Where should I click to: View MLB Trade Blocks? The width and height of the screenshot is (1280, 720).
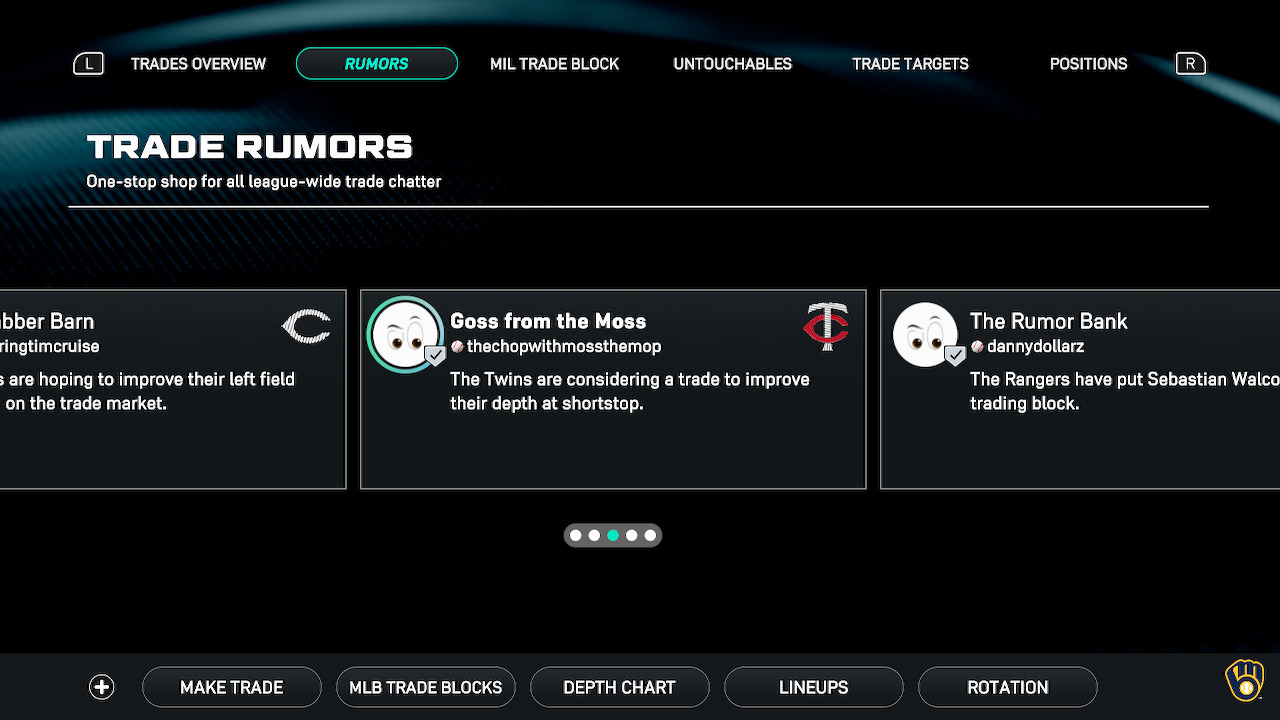click(x=425, y=687)
